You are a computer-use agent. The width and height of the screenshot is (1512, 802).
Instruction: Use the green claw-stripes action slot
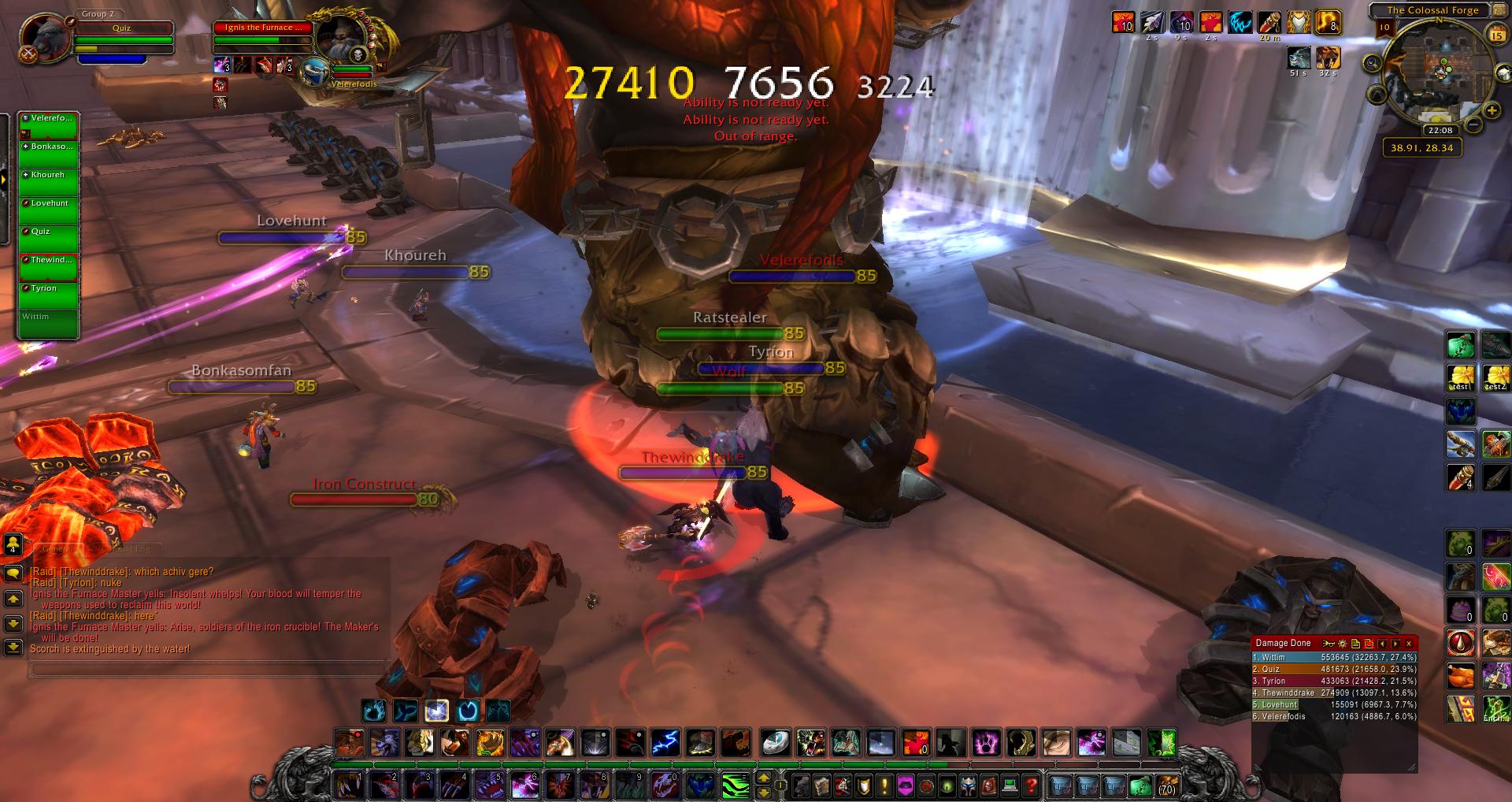[x=735, y=785]
